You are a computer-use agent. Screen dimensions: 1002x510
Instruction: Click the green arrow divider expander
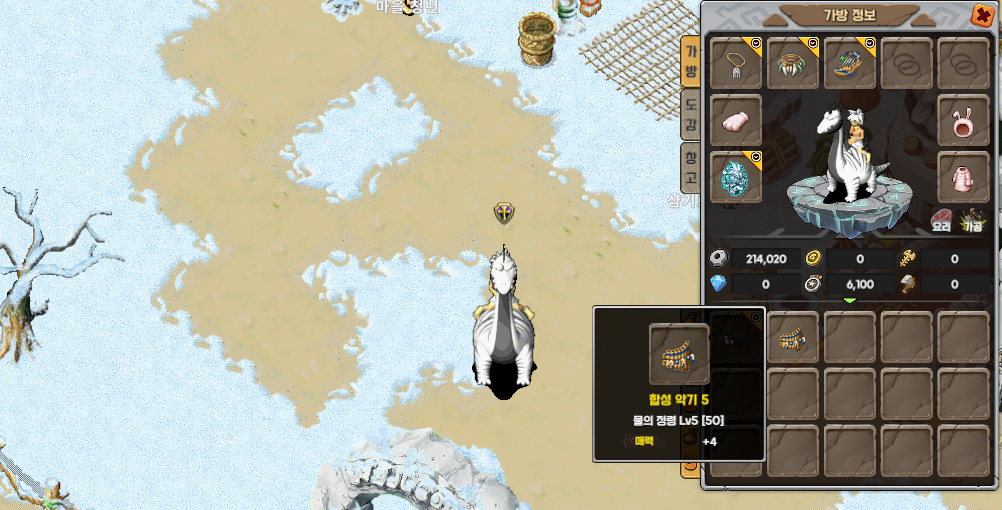tap(850, 300)
